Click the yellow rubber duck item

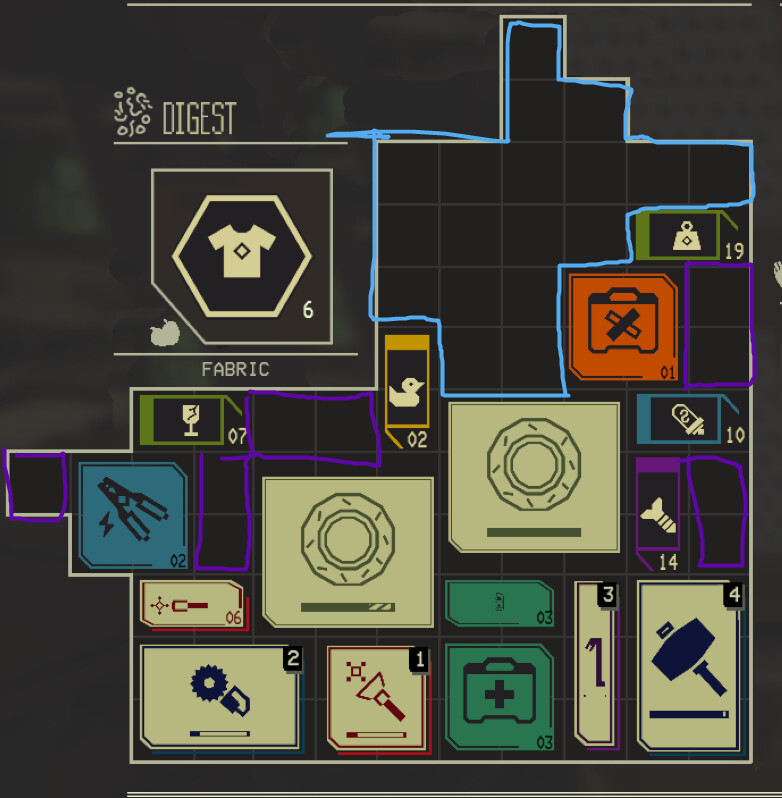tap(406, 388)
